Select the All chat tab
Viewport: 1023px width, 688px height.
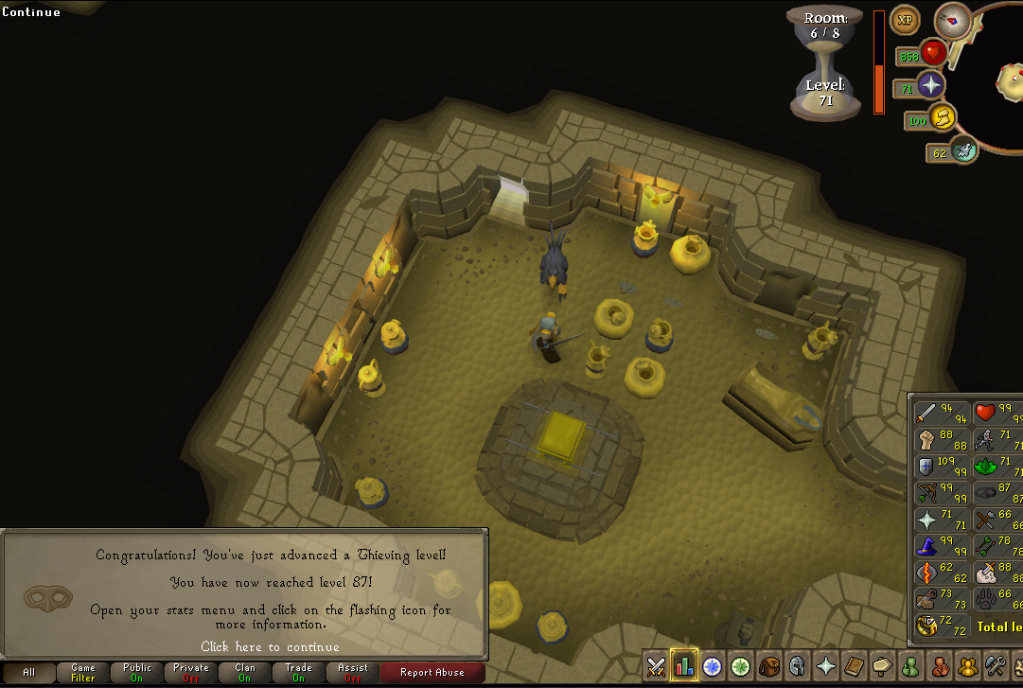(x=29, y=673)
